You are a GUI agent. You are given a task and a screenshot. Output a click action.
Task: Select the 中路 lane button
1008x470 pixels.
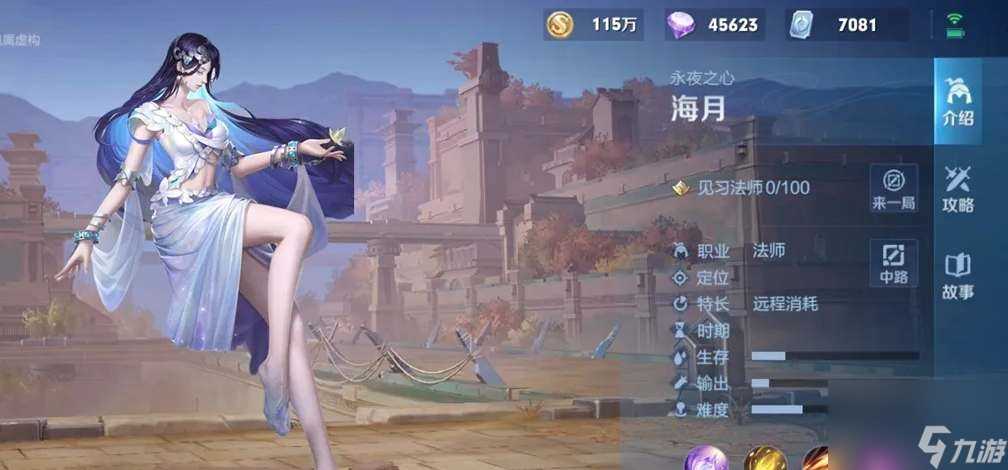tap(893, 262)
